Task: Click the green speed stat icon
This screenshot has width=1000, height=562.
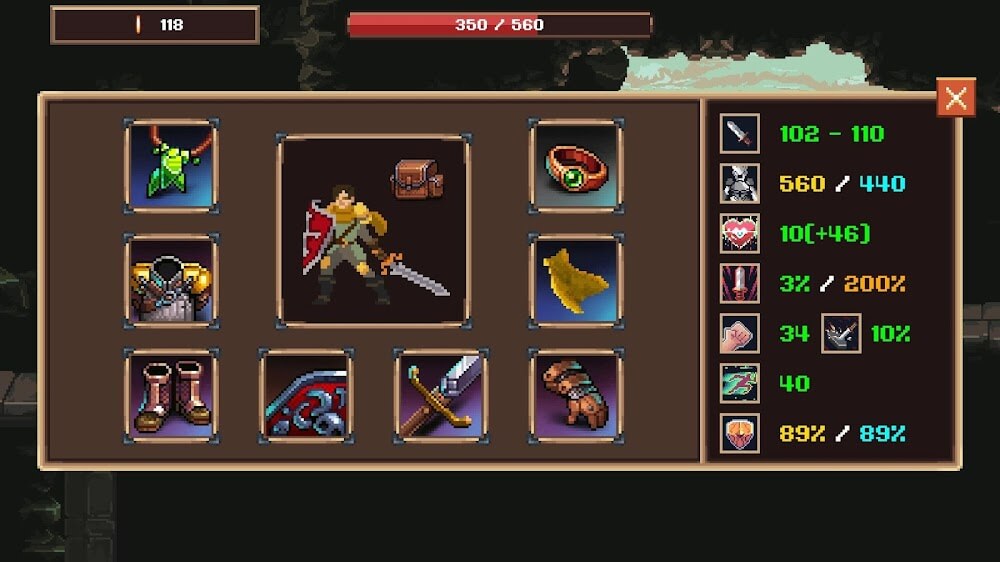Action: coord(740,383)
